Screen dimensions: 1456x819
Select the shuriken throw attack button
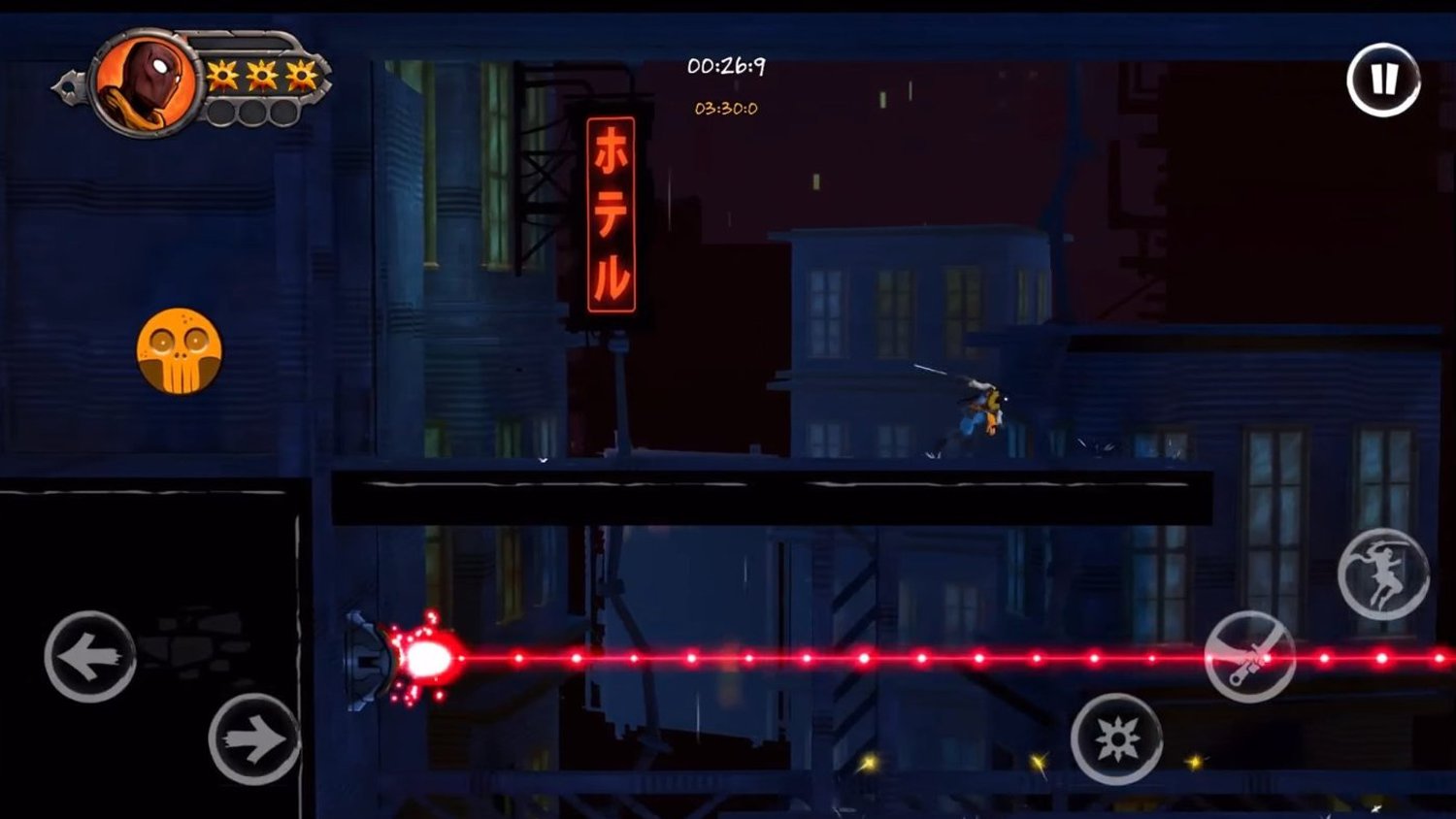click(x=1118, y=737)
